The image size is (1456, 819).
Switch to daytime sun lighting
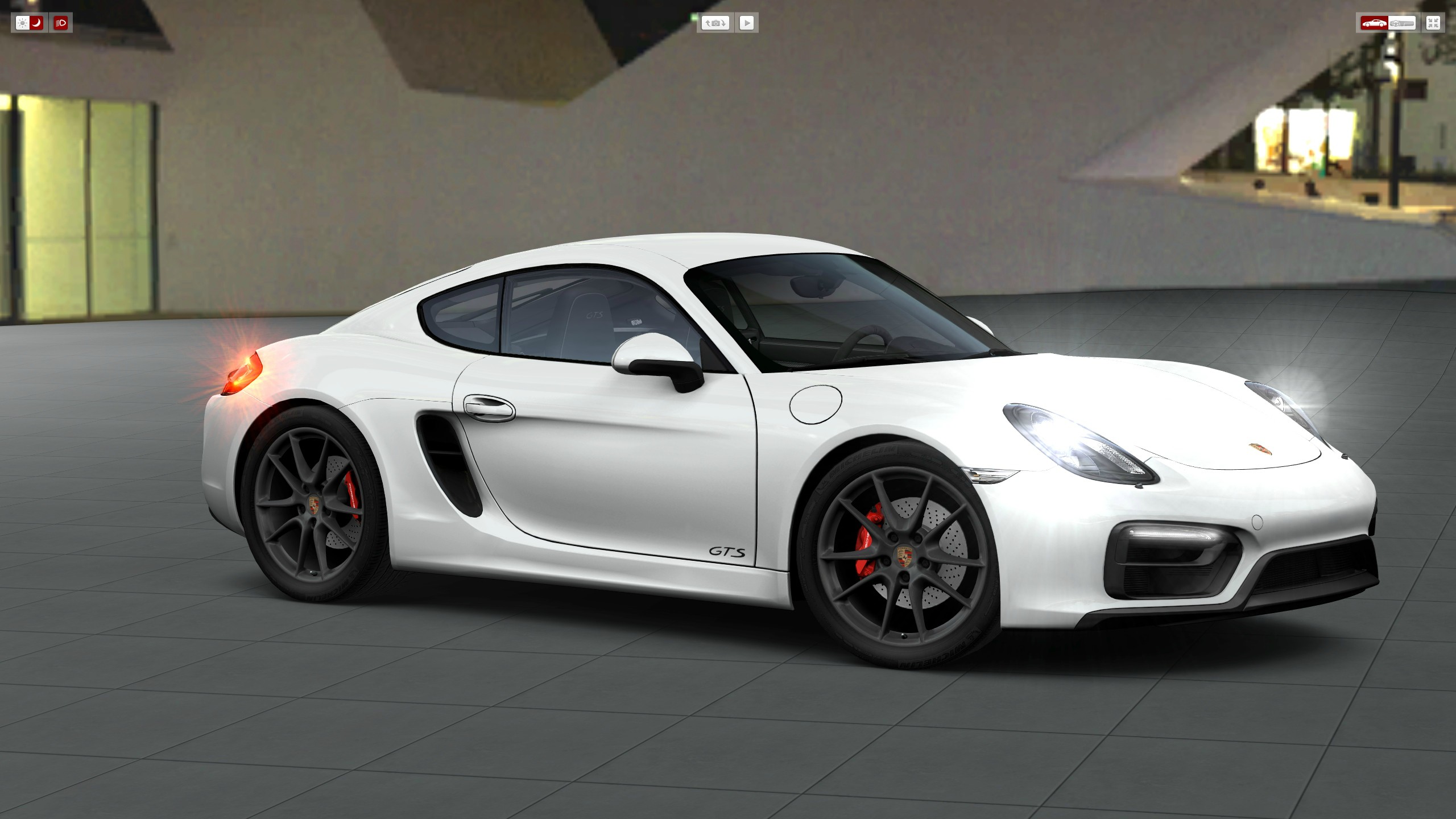[22, 23]
